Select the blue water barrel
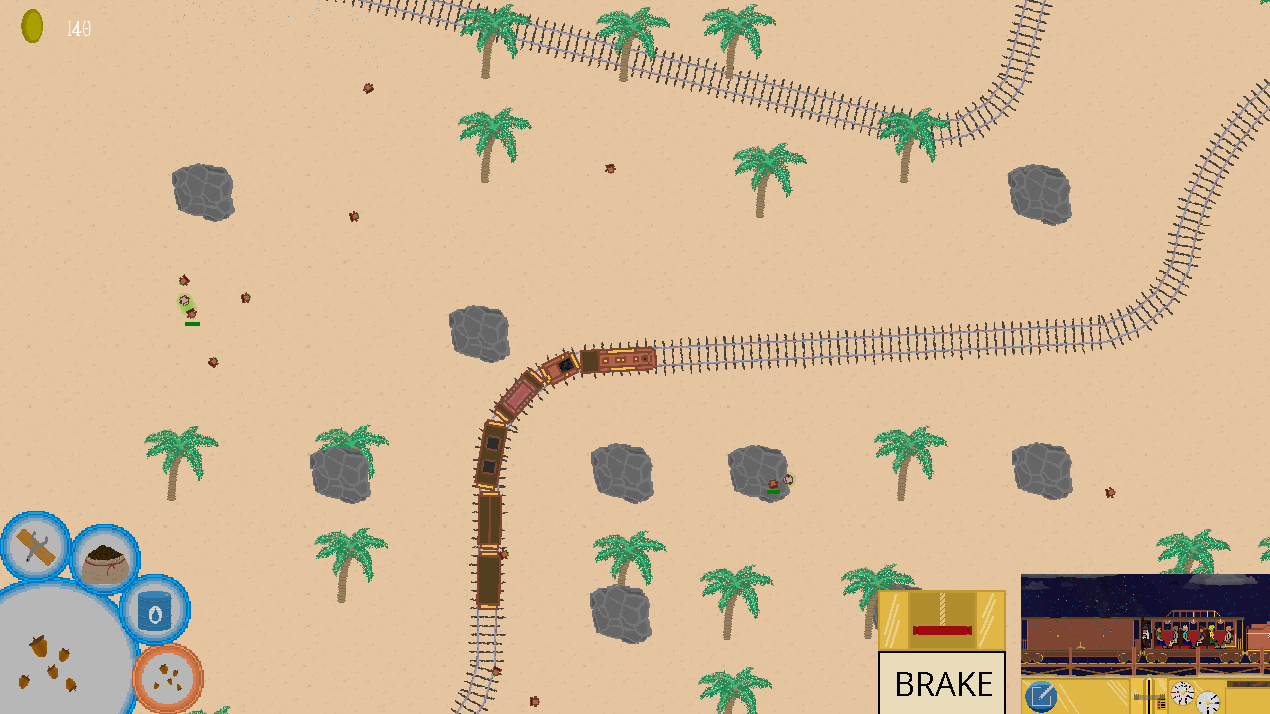Screen dimensions: 1270x714 (155, 610)
